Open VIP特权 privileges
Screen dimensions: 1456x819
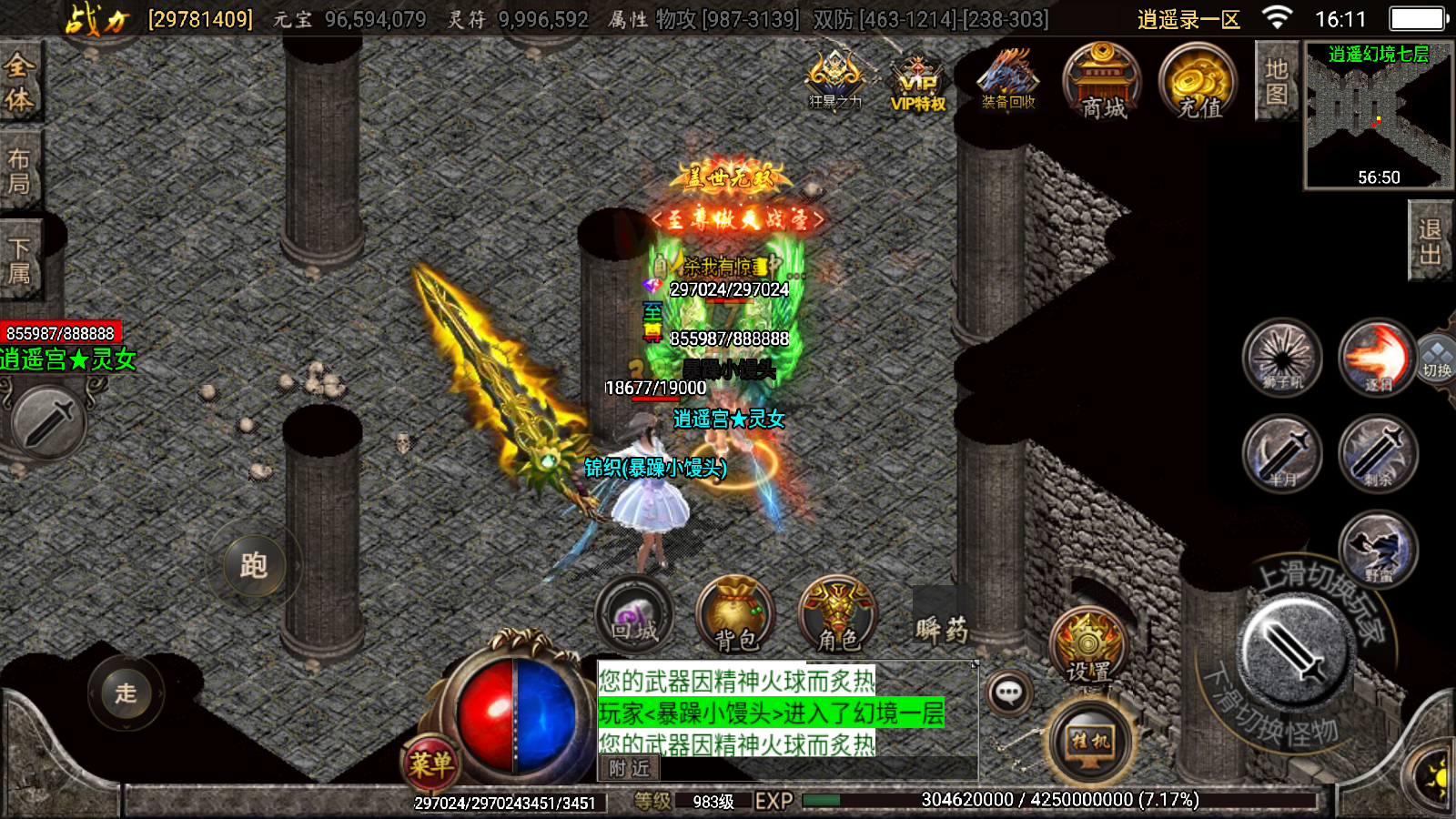(918, 82)
